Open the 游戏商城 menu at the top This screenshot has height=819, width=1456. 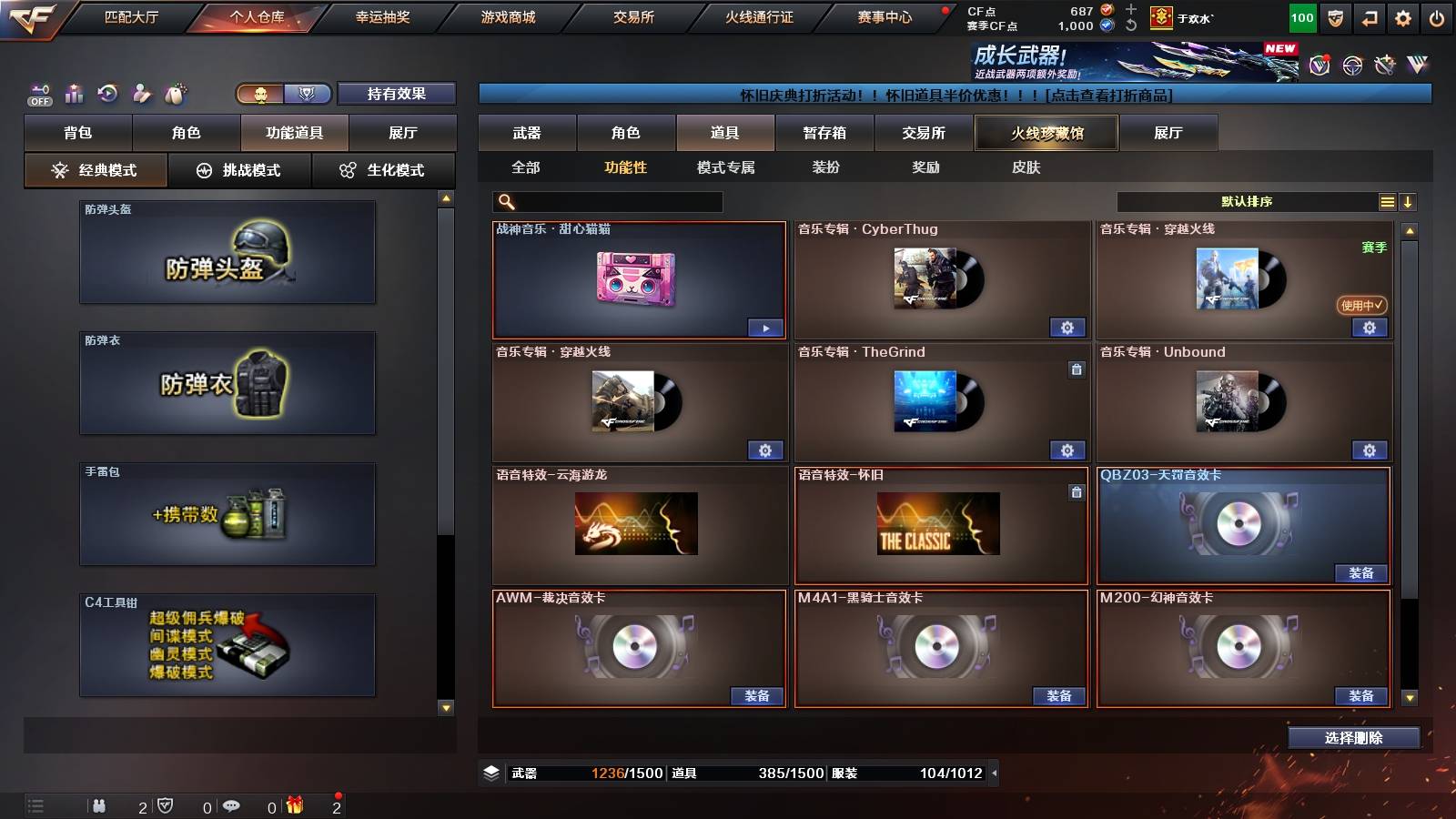508,15
